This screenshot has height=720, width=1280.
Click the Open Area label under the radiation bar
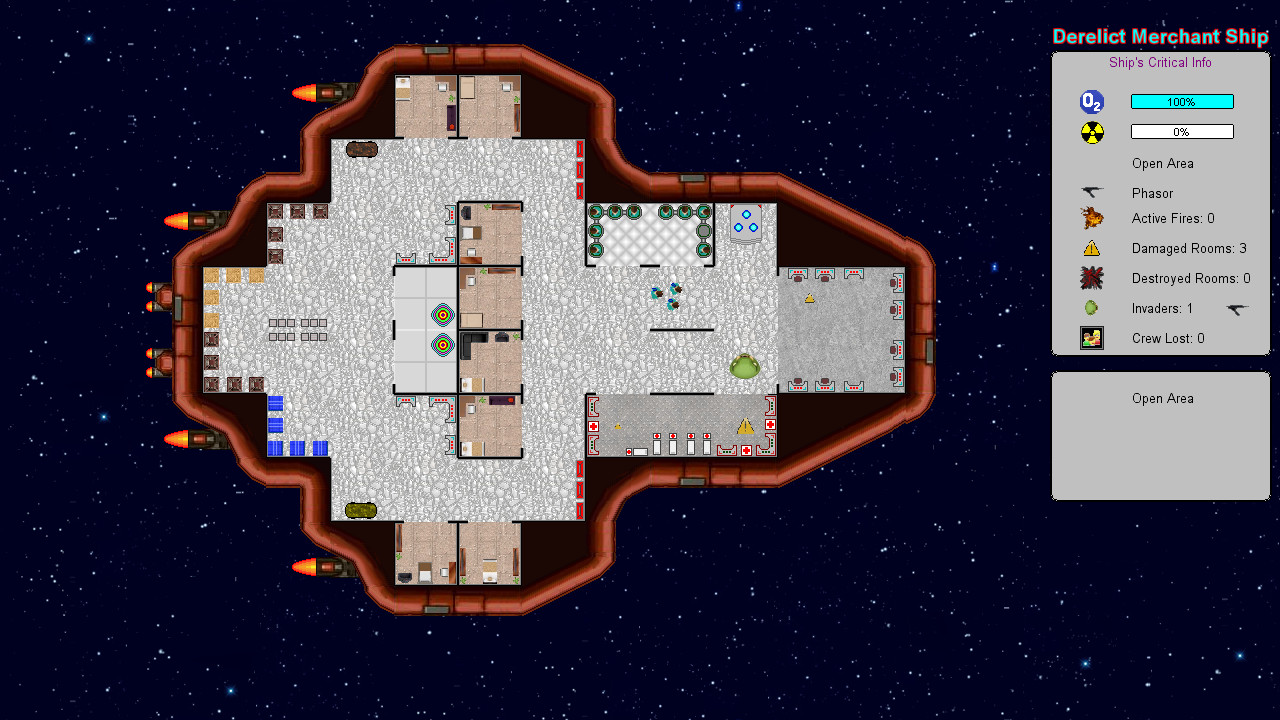pos(1163,163)
